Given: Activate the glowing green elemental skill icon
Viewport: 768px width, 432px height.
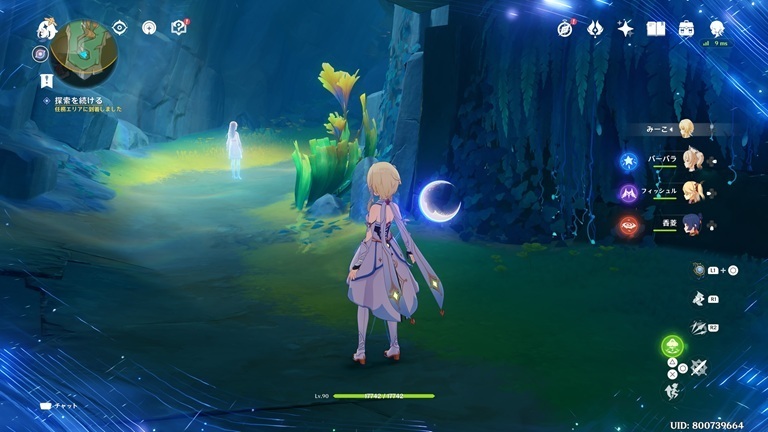Looking at the screenshot, I should (672, 348).
